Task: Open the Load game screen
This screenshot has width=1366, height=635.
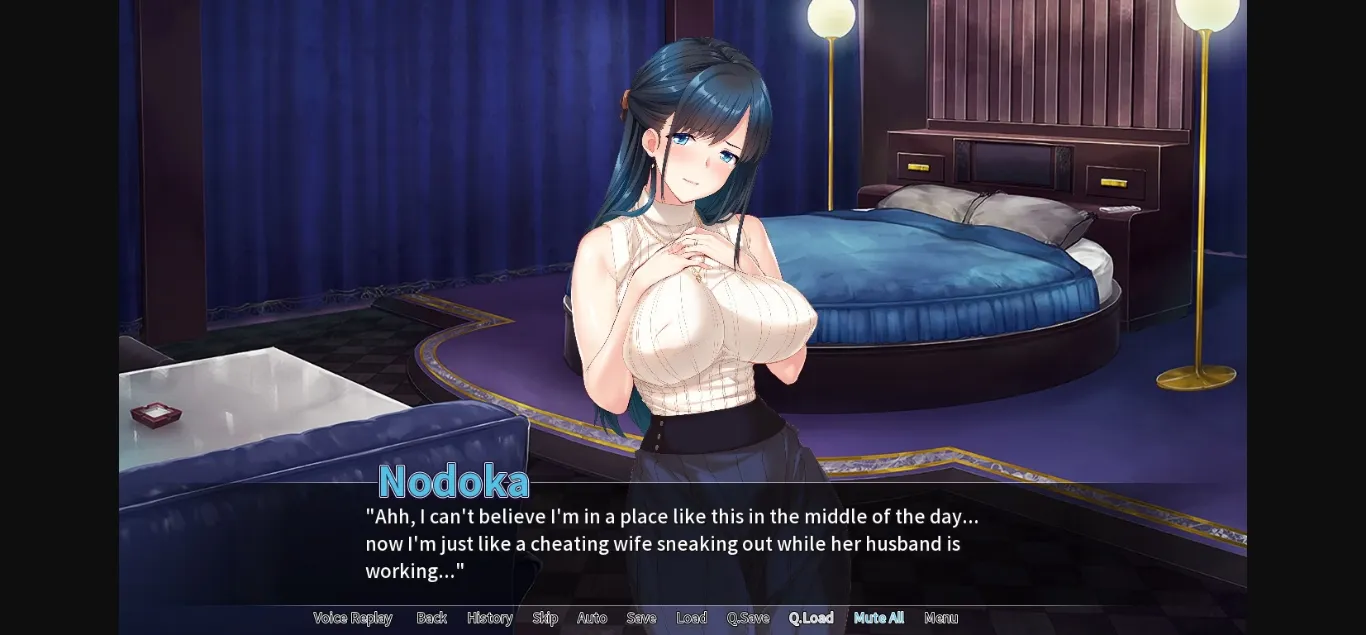Action: 691,618
